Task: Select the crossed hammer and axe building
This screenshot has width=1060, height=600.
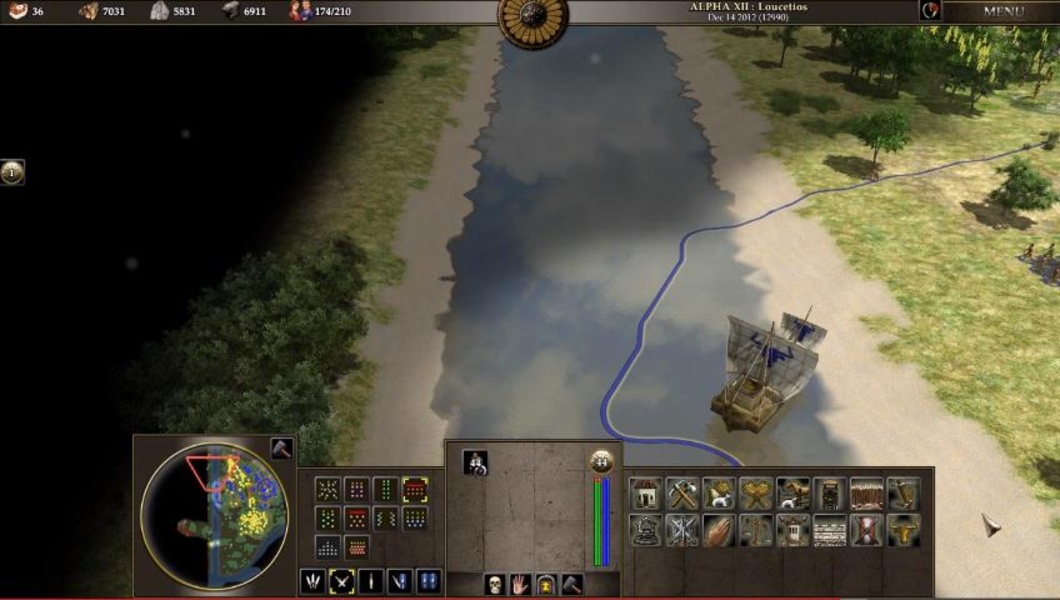Action: tap(682, 492)
